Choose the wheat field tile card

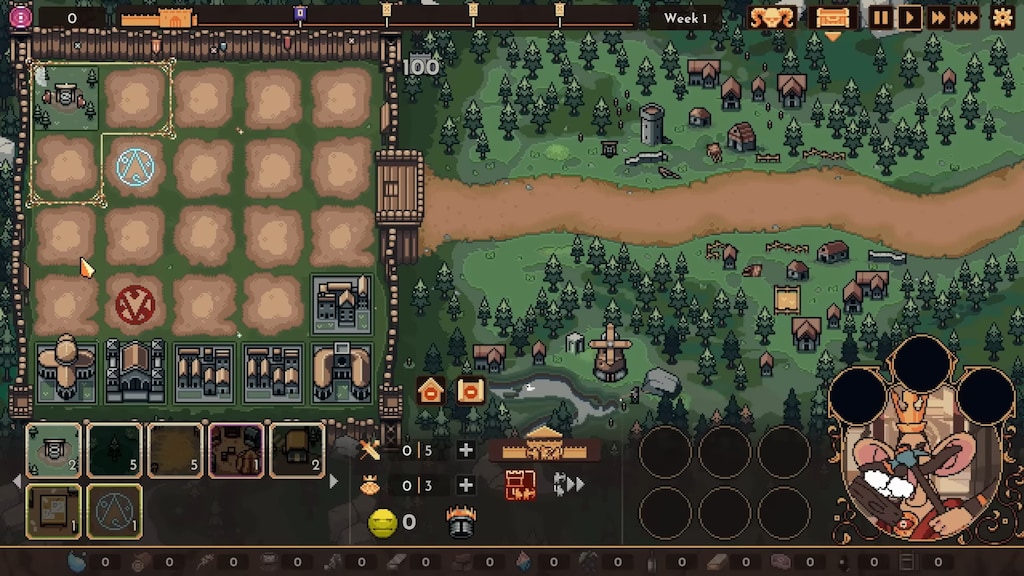point(175,450)
